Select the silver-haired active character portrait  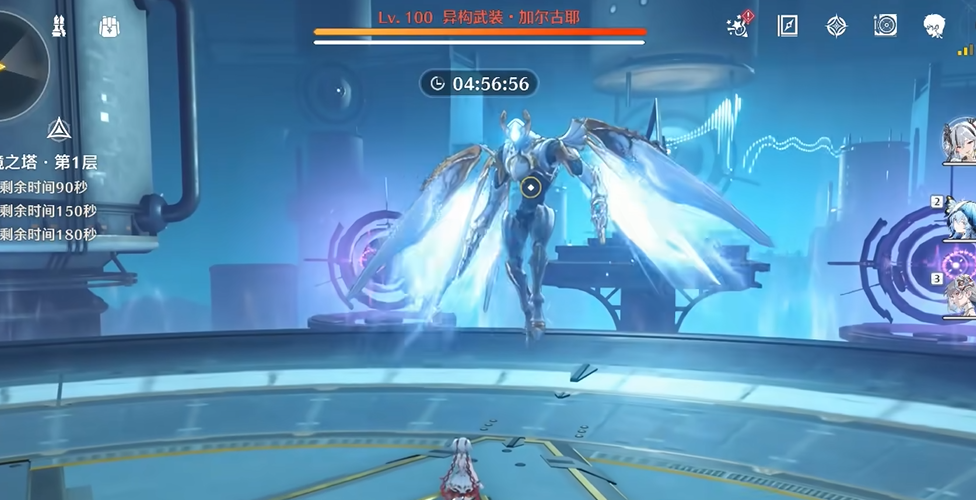(x=960, y=142)
